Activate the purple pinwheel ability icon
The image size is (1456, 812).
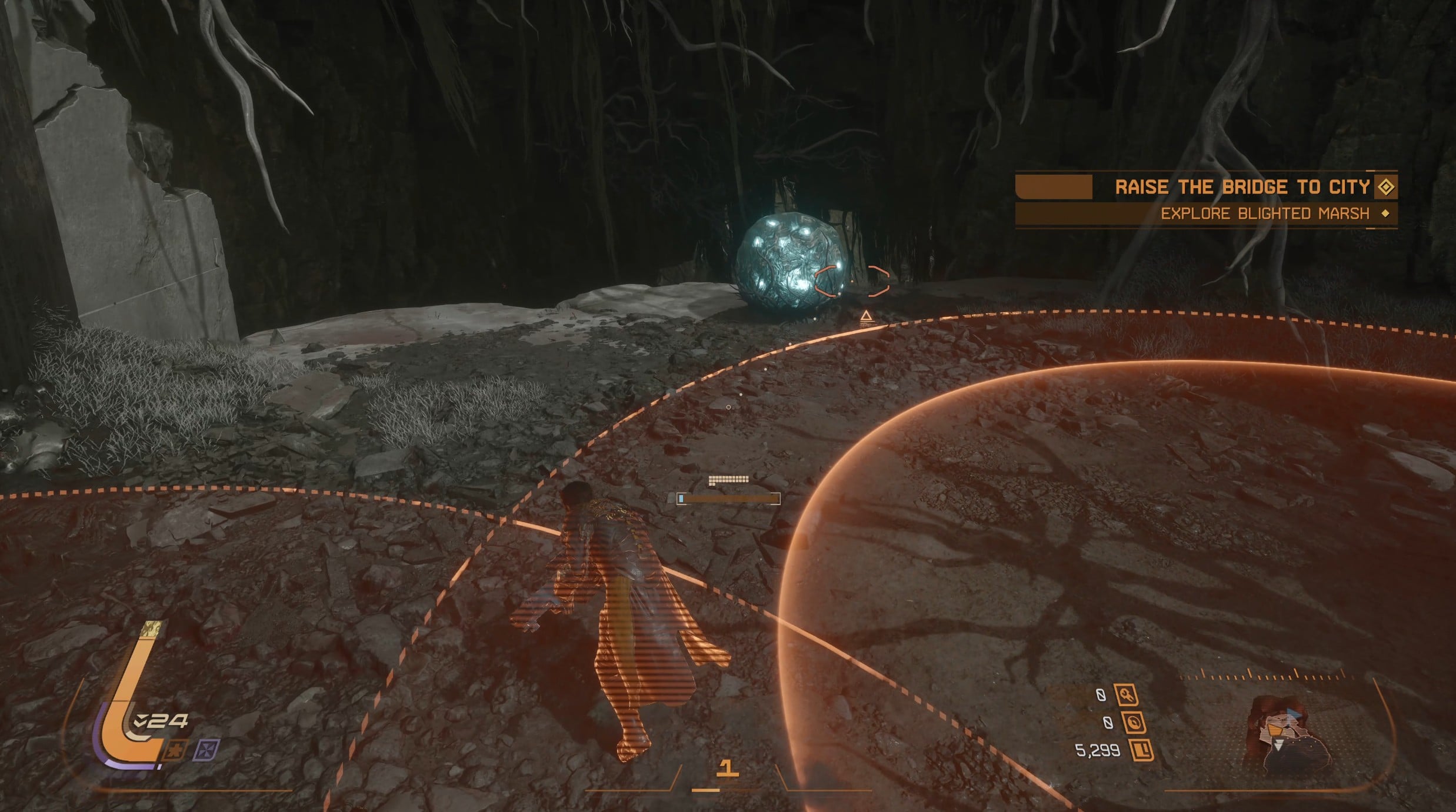(206, 750)
